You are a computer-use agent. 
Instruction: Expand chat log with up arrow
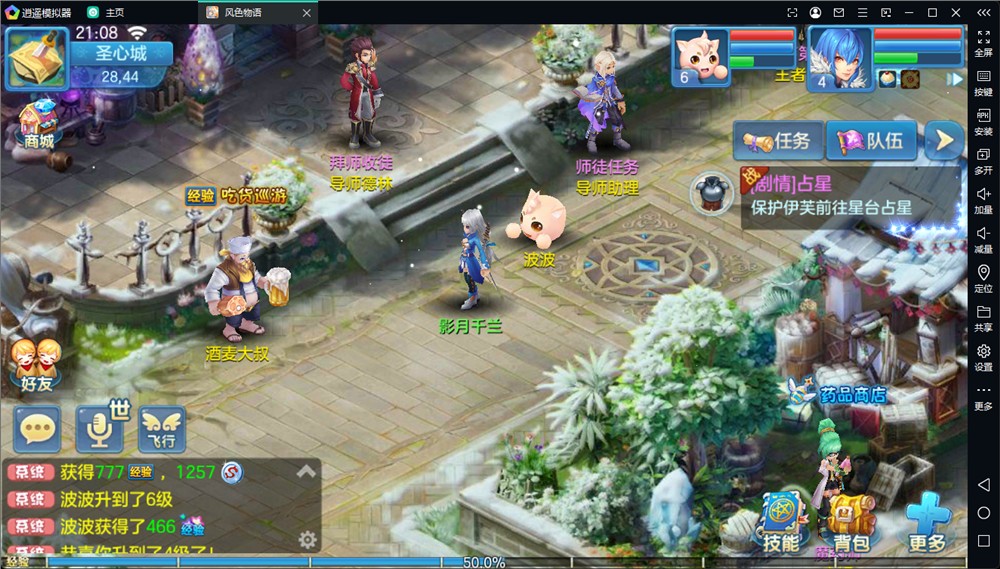[306, 472]
